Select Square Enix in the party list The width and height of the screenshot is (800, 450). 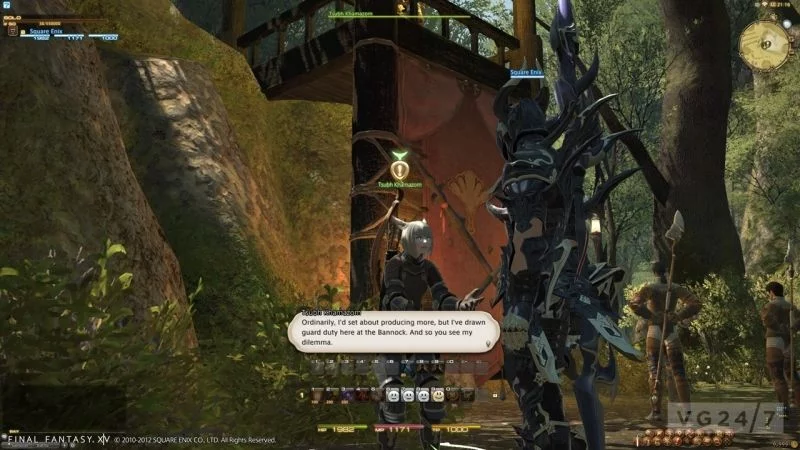[48, 31]
